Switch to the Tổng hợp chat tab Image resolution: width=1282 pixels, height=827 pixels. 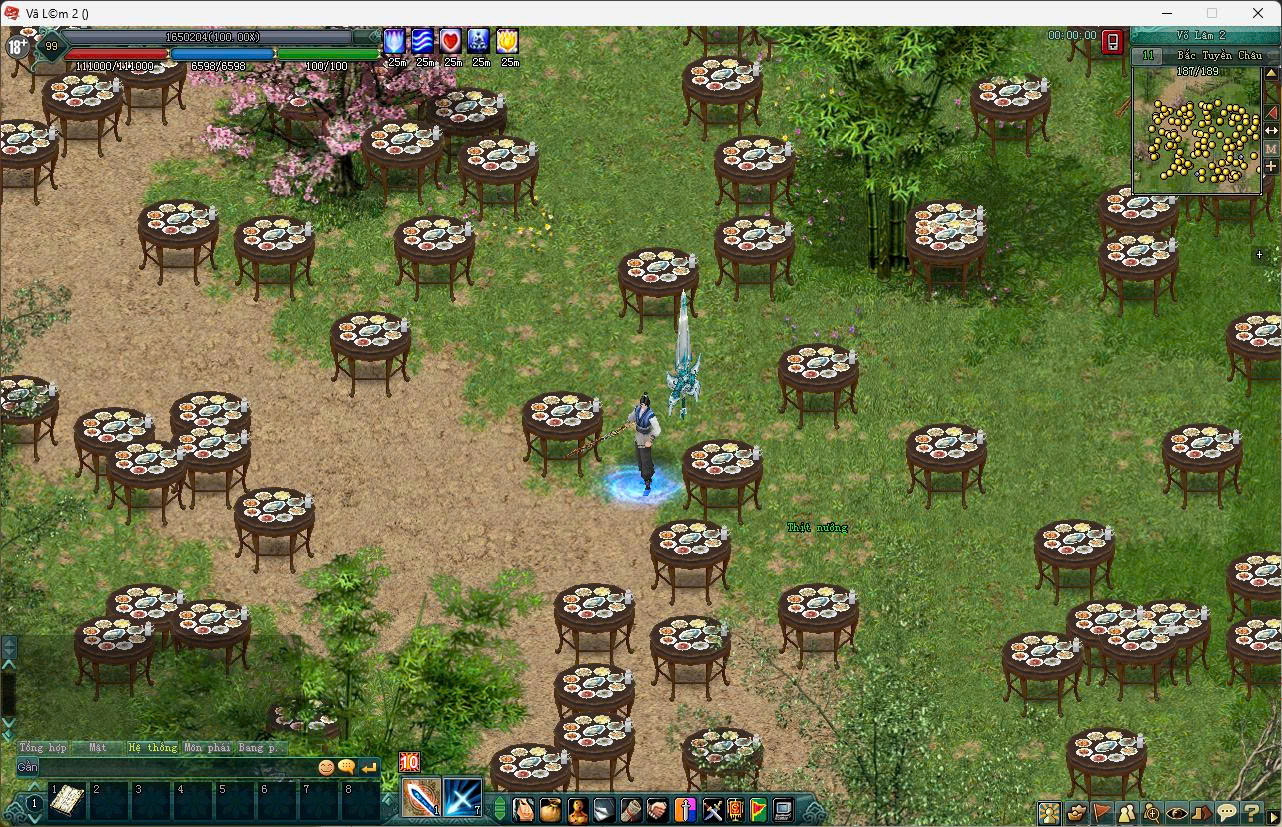coord(43,747)
